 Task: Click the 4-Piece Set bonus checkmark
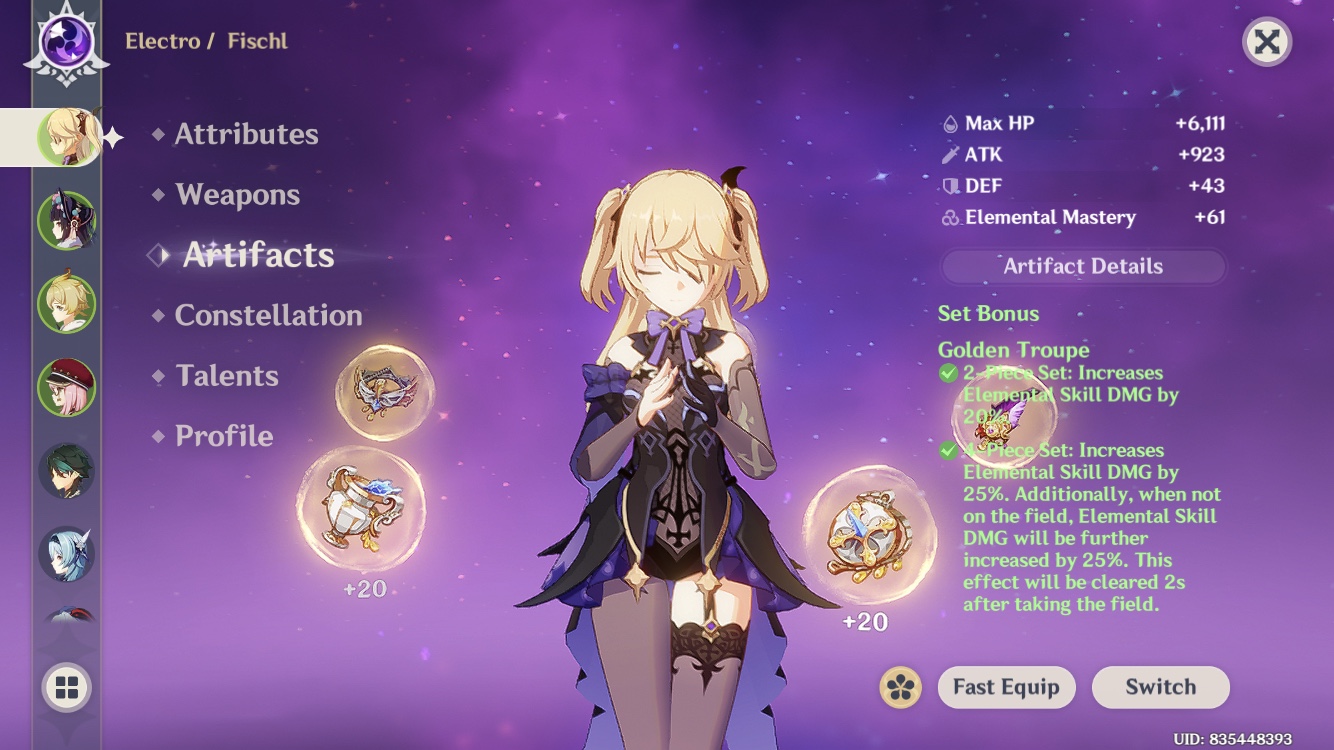948,450
